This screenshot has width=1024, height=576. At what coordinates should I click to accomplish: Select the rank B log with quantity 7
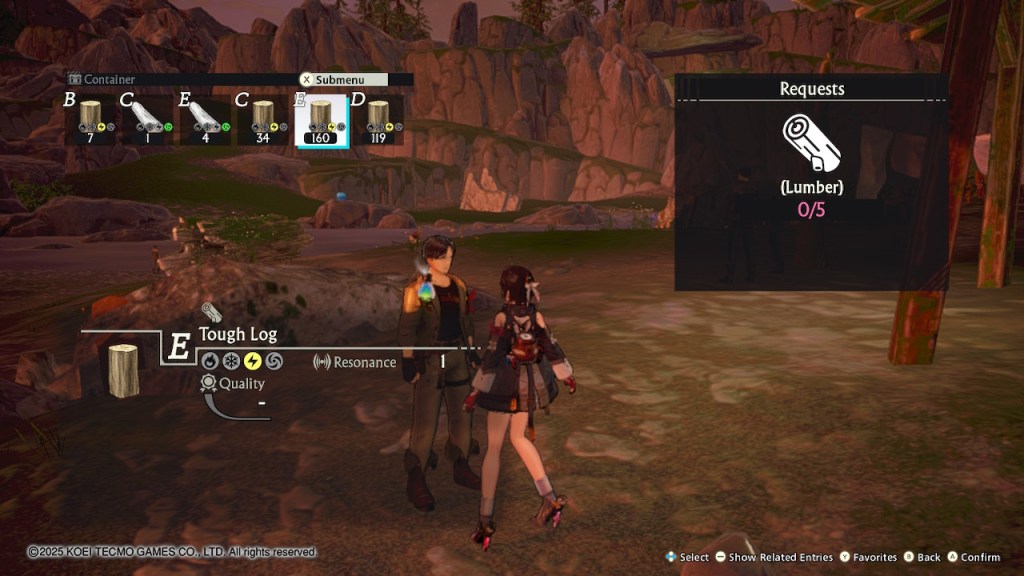pyautogui.click(x=92, y=120)
